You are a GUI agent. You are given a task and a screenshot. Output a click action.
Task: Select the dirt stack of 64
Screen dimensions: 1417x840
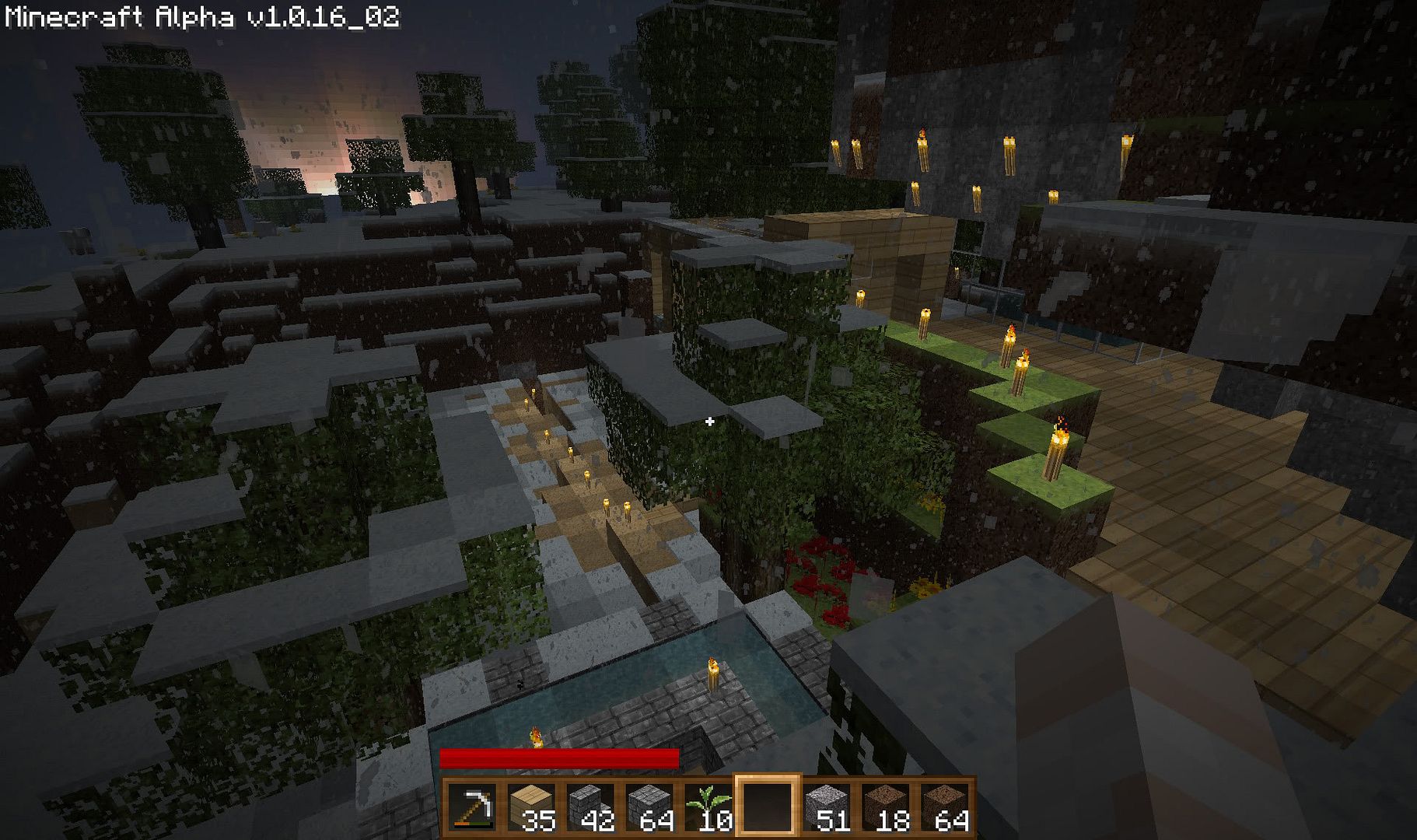click(944, 807)
